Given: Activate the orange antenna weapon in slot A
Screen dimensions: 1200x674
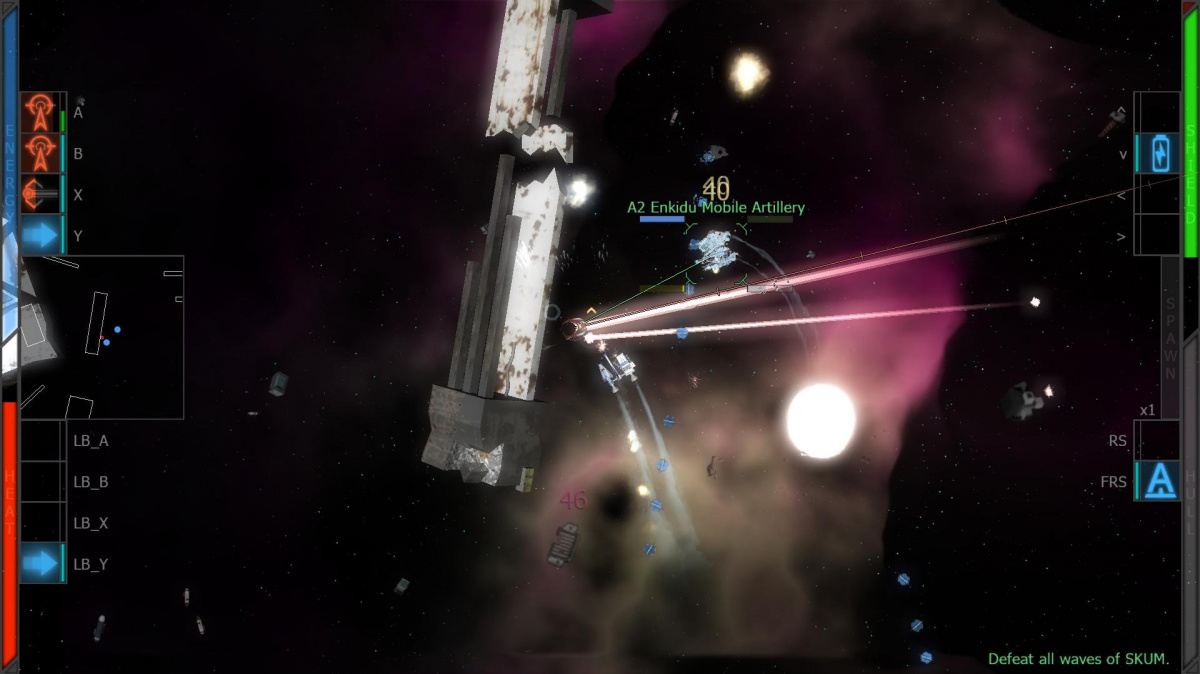Looking at the screenshot, I should tap(41, 113).
